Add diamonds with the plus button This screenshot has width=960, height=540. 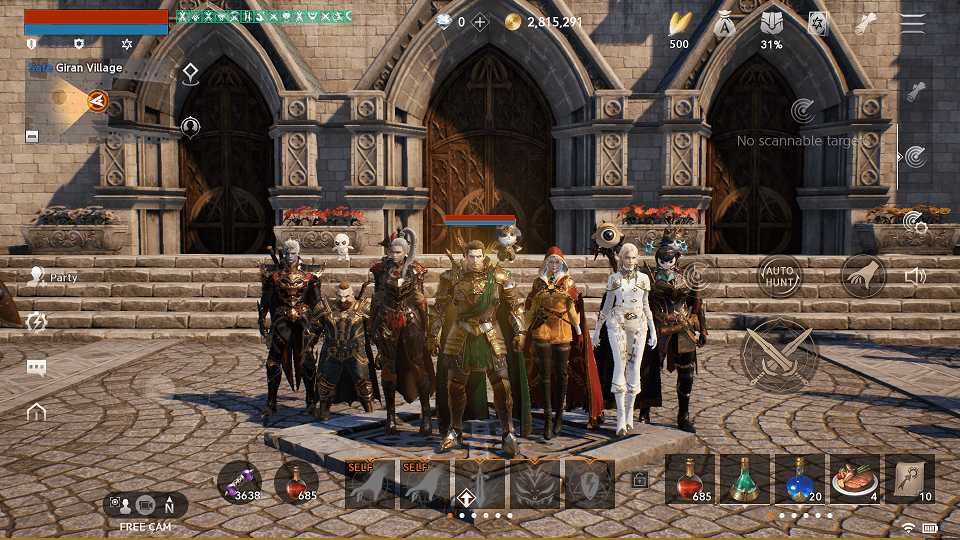(x=481, y=22)
